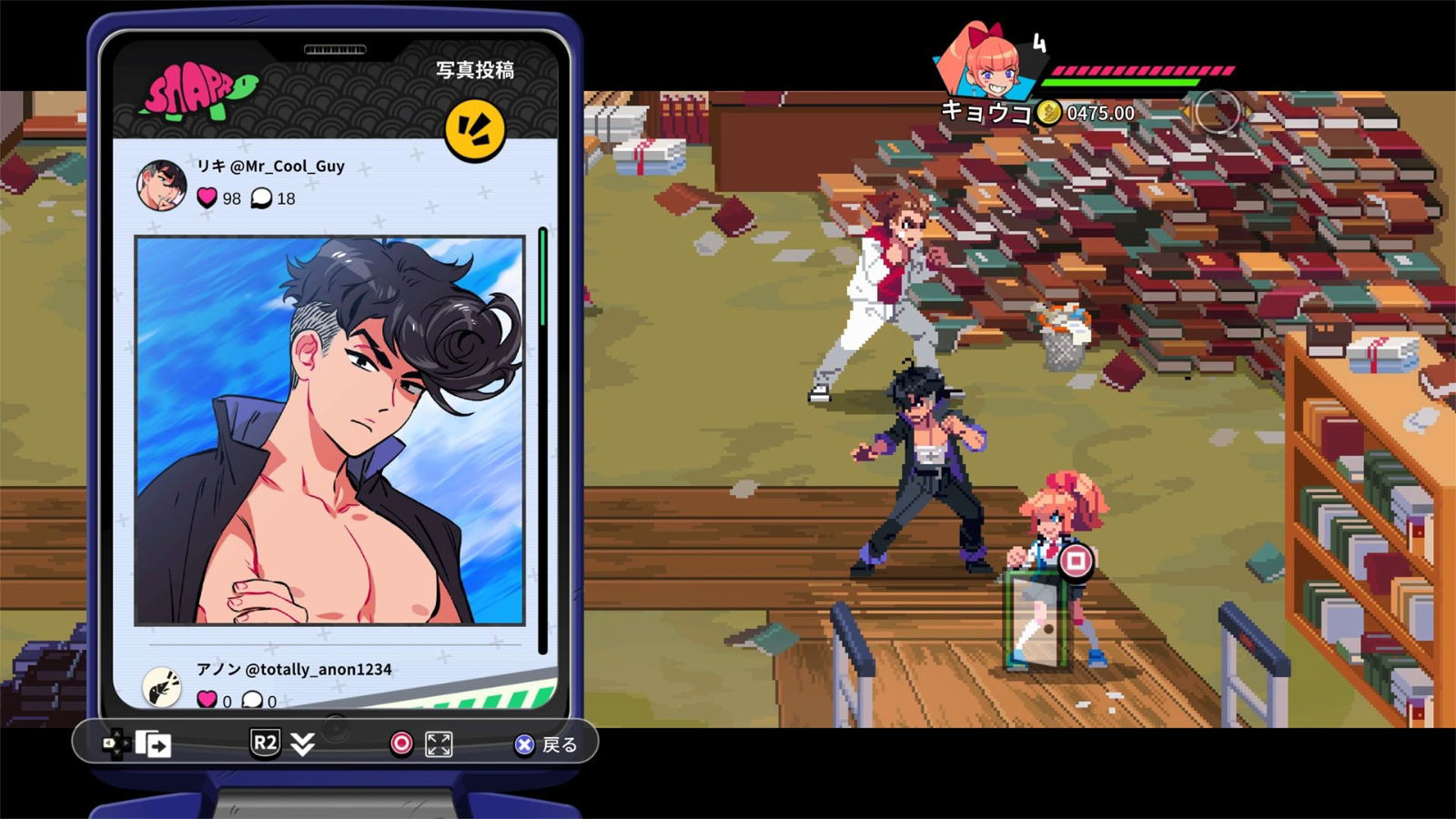
Task: Click the fullscreen expand icon next to the record button
Action: [438, 744]
